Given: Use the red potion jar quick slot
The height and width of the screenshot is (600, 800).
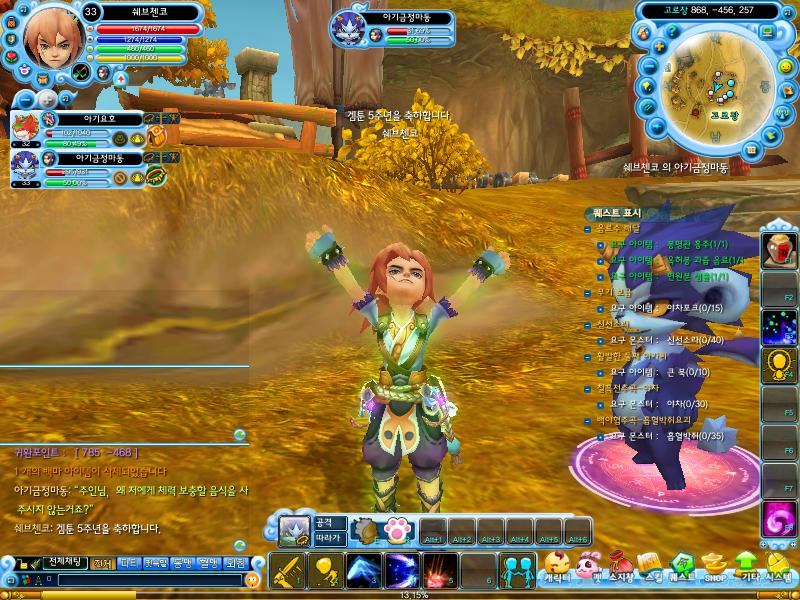Looking at the screenshot, I should (x=779, y=248).
